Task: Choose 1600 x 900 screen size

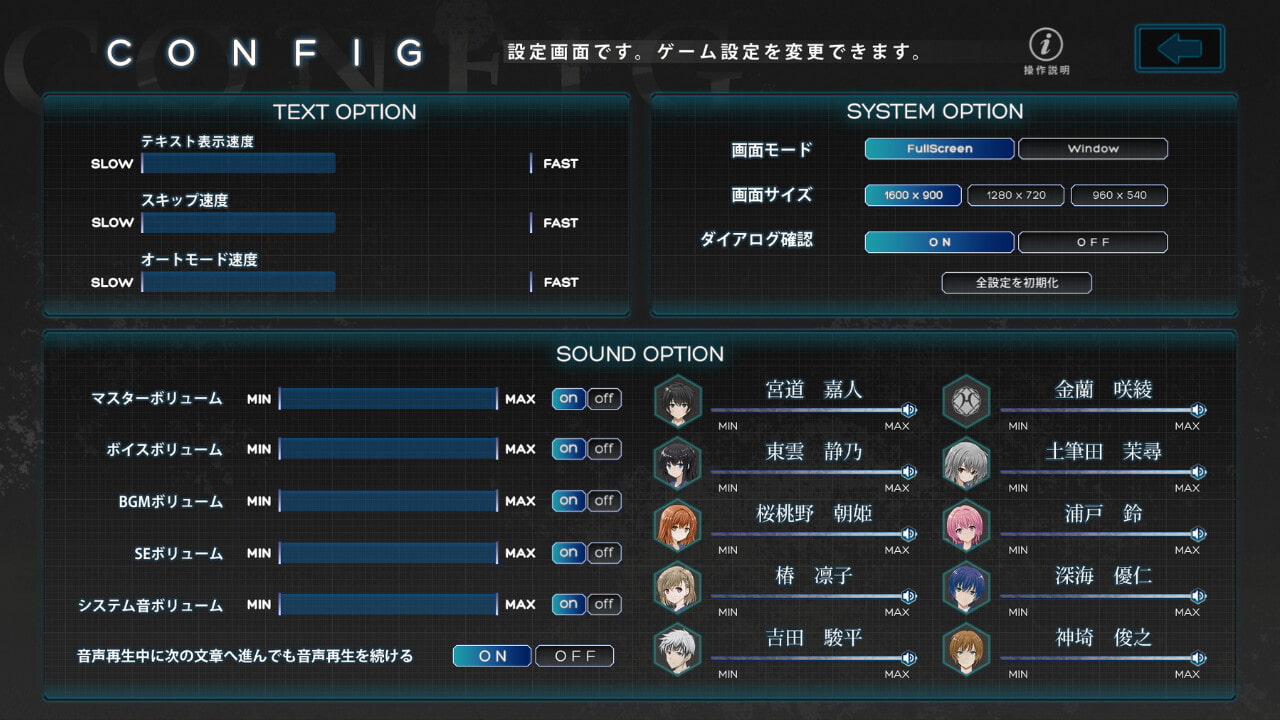Action: [913, 196]
